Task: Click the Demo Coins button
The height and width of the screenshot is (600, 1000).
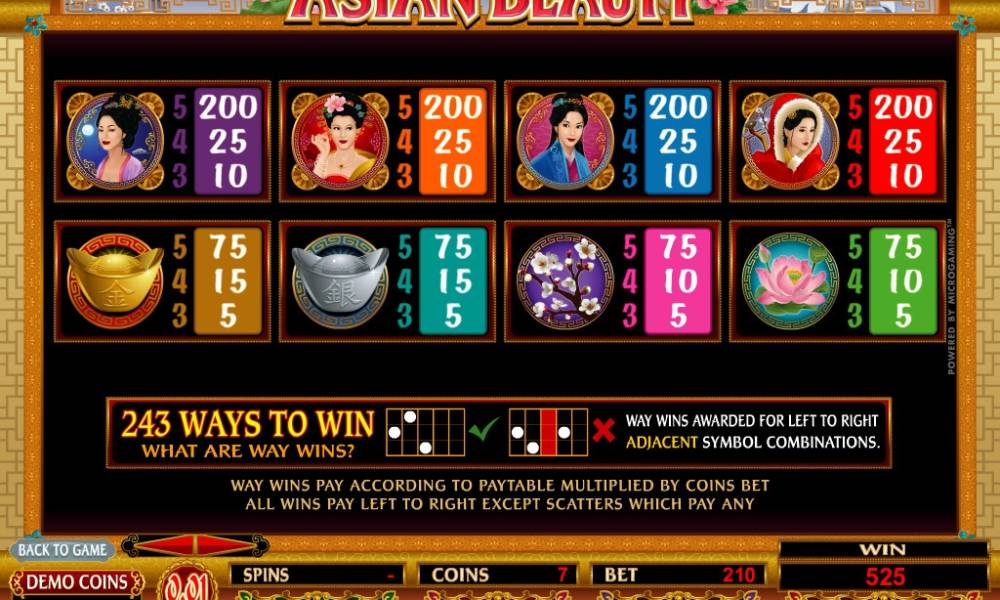Action: 76,582
